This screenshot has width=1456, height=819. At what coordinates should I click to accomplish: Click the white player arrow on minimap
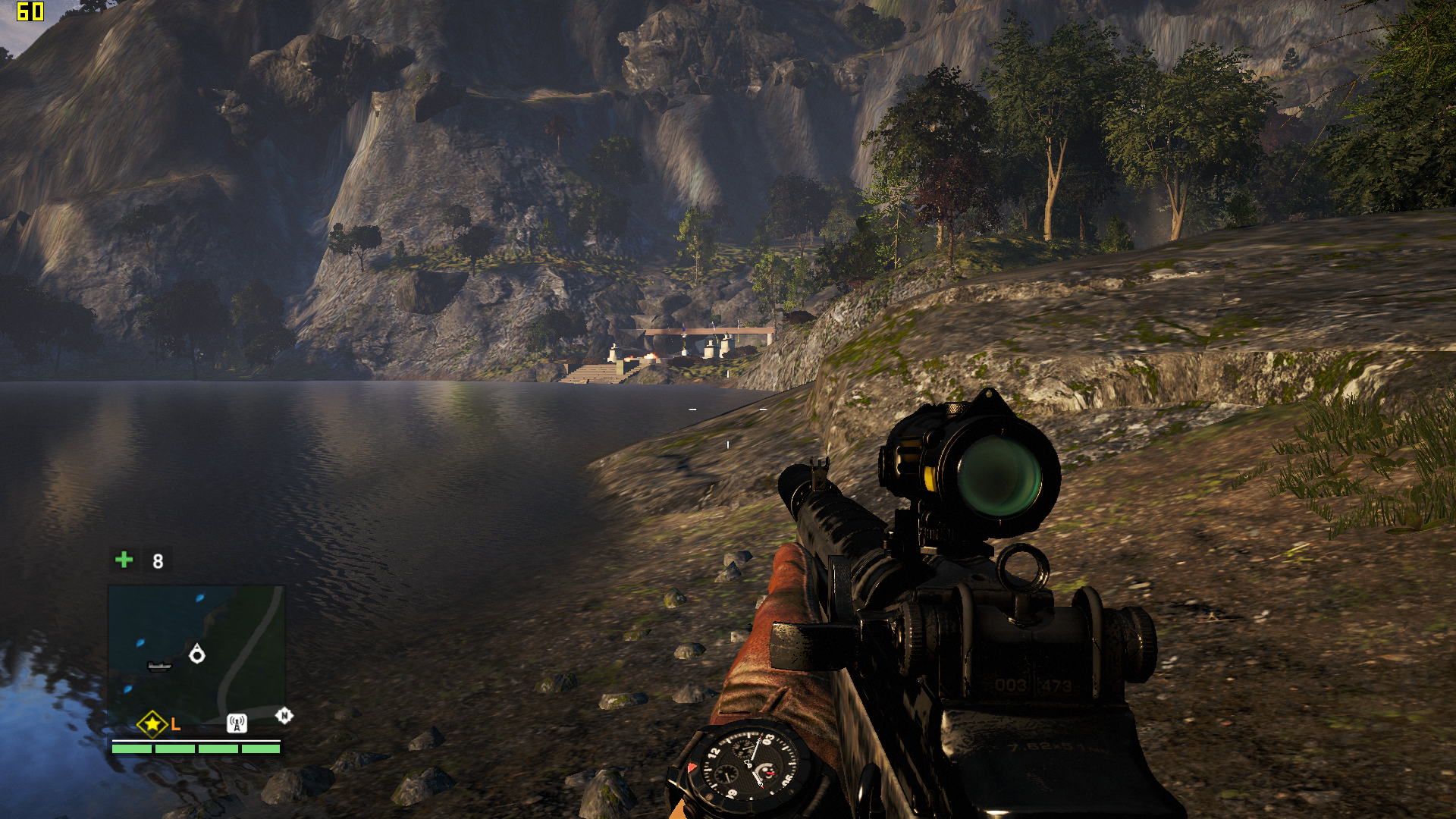(x=197, y=654)
